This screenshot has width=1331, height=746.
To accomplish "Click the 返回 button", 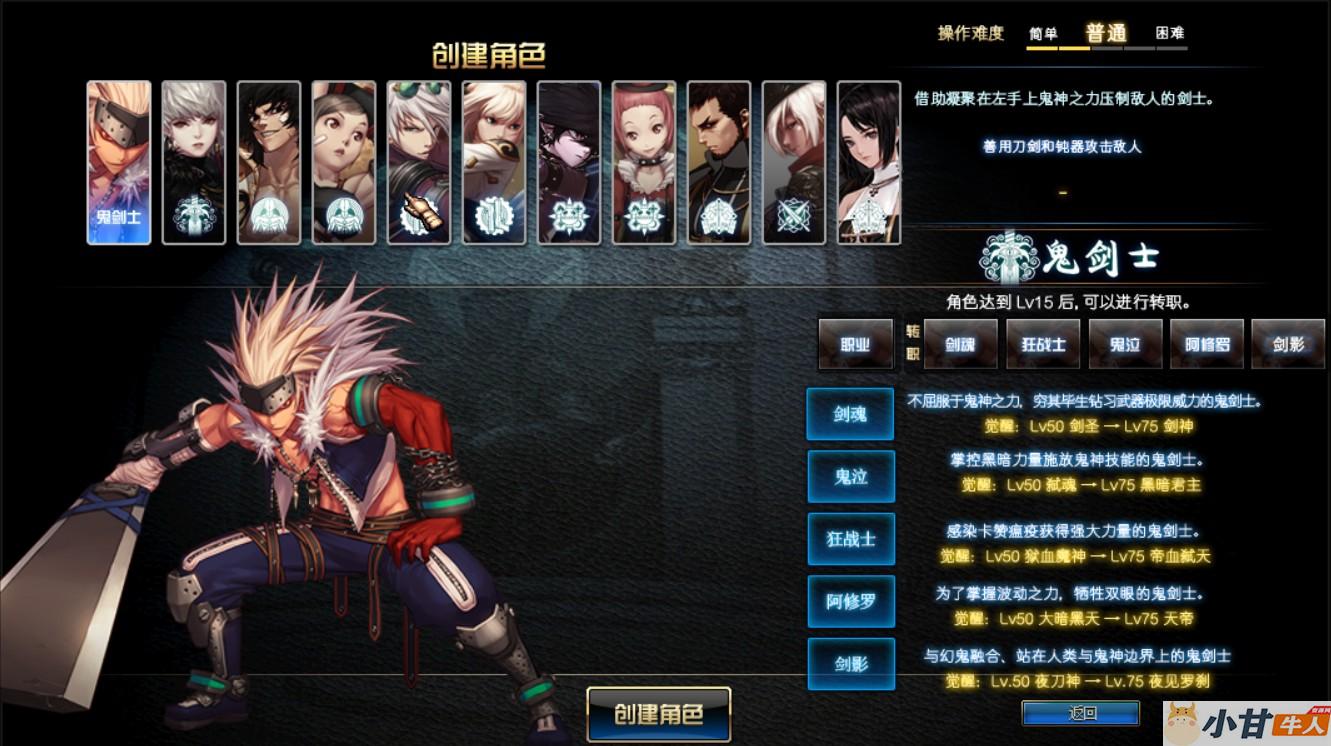I will pyautogui.click(x=1083, y=713).
